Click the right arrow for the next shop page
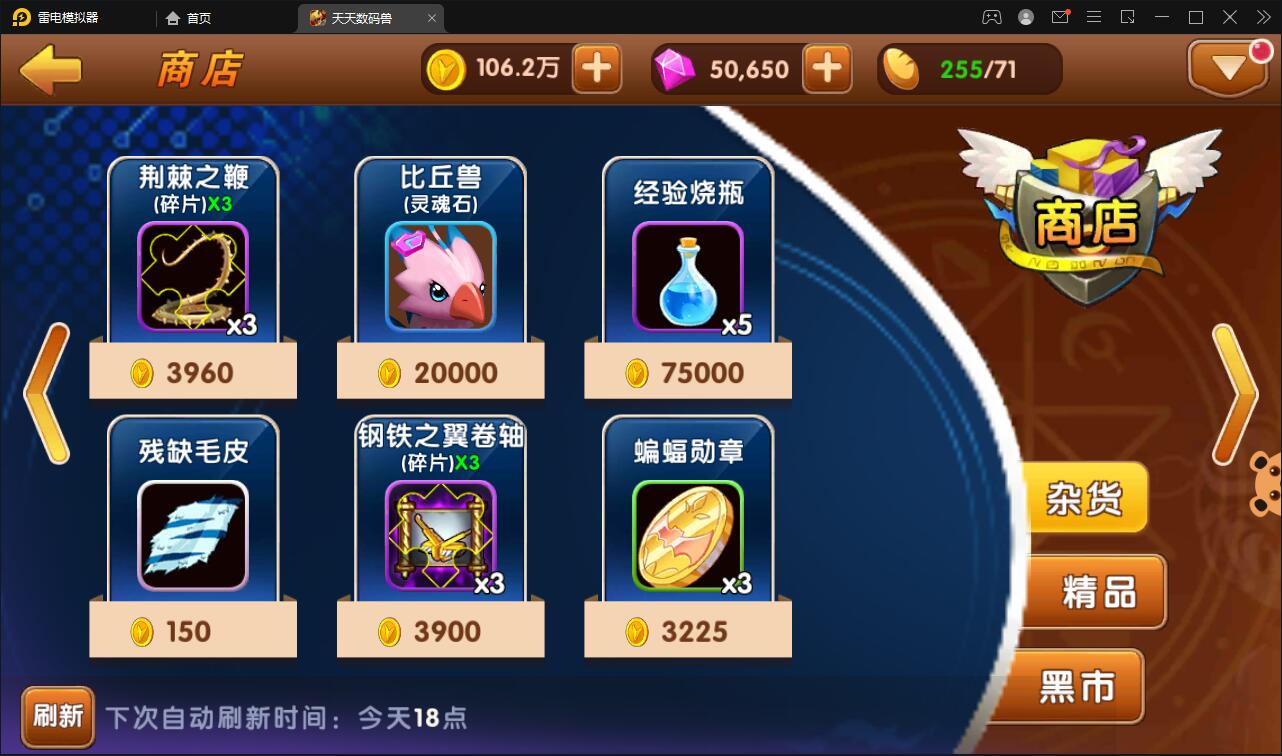Image resolution: width=1282 pixels, height=756 pixels. 1232,392
